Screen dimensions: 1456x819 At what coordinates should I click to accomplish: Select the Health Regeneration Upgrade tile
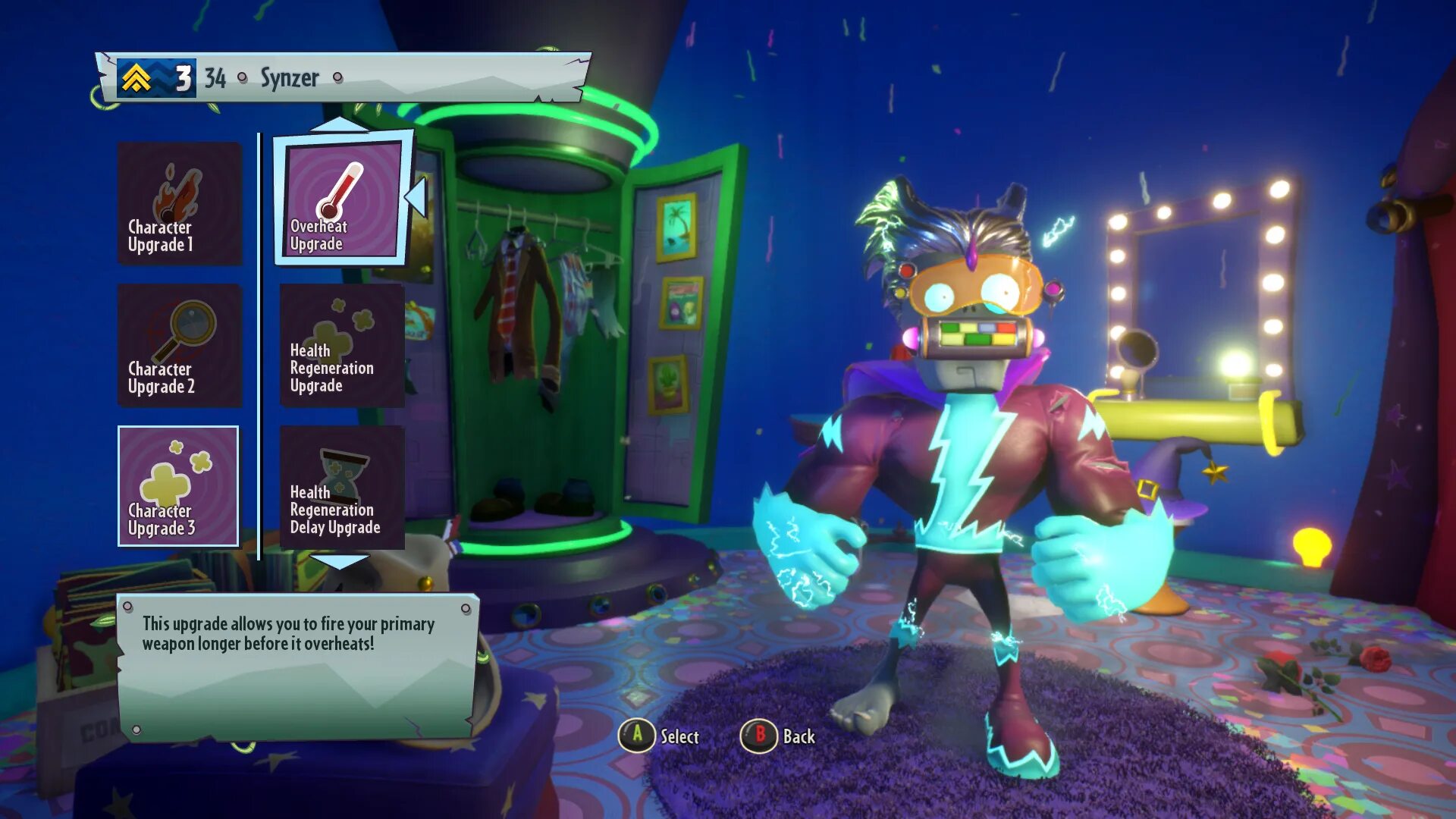click(x=342, y=346)
